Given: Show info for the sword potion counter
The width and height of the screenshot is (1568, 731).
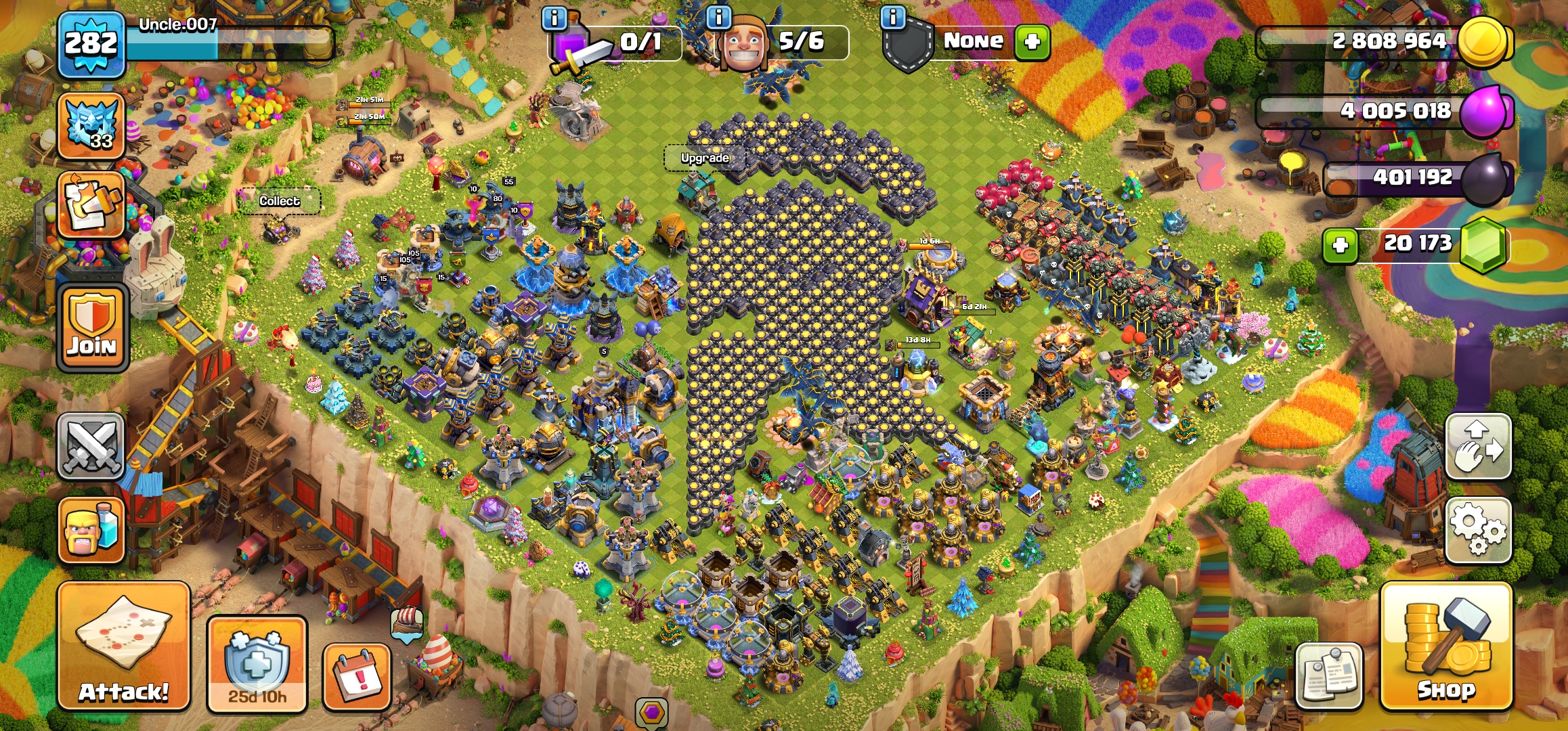Looking at the screenshot, I should 554,18.
